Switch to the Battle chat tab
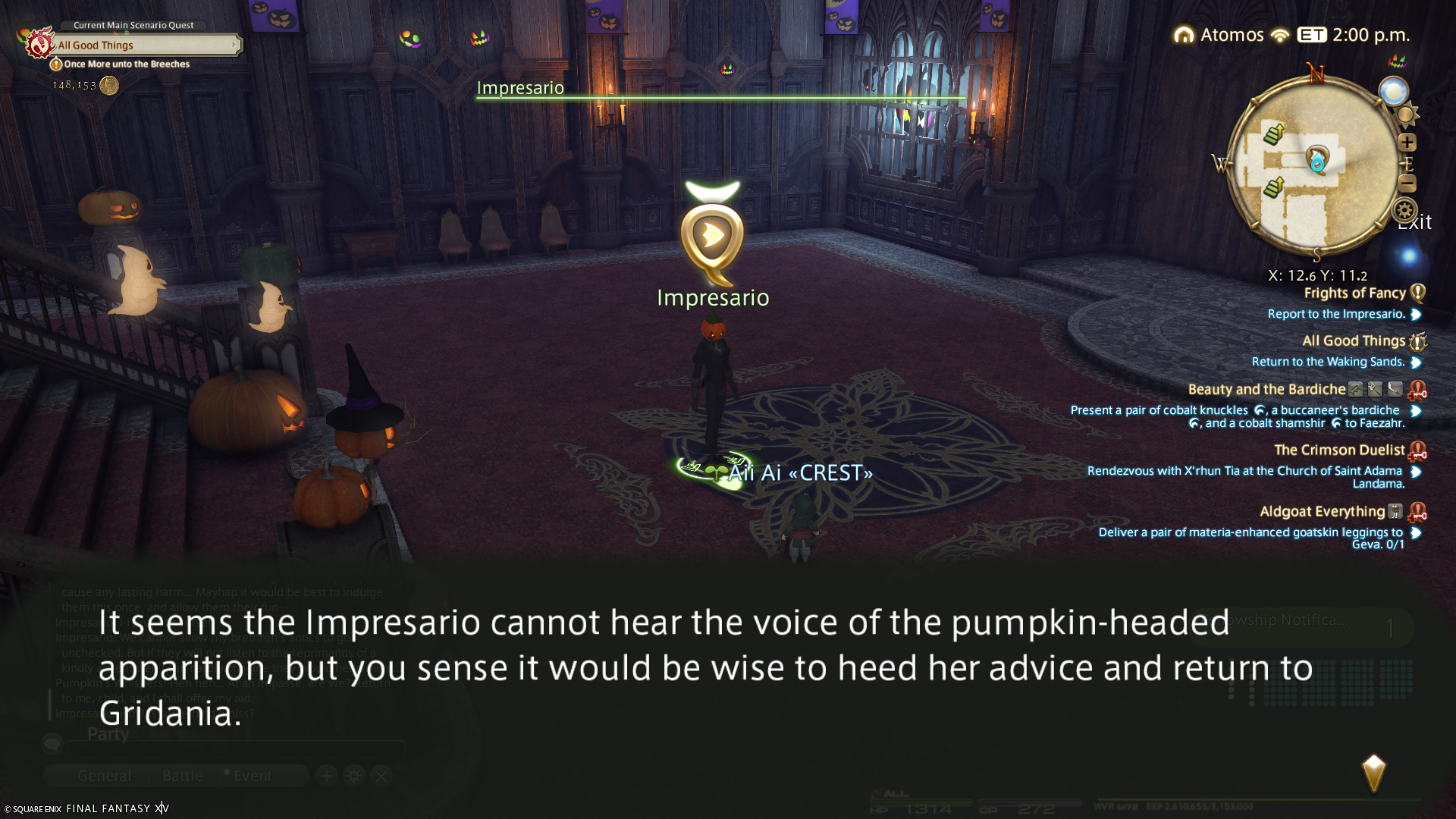This screenshot has width=1456, height=819. coord(183,776)
